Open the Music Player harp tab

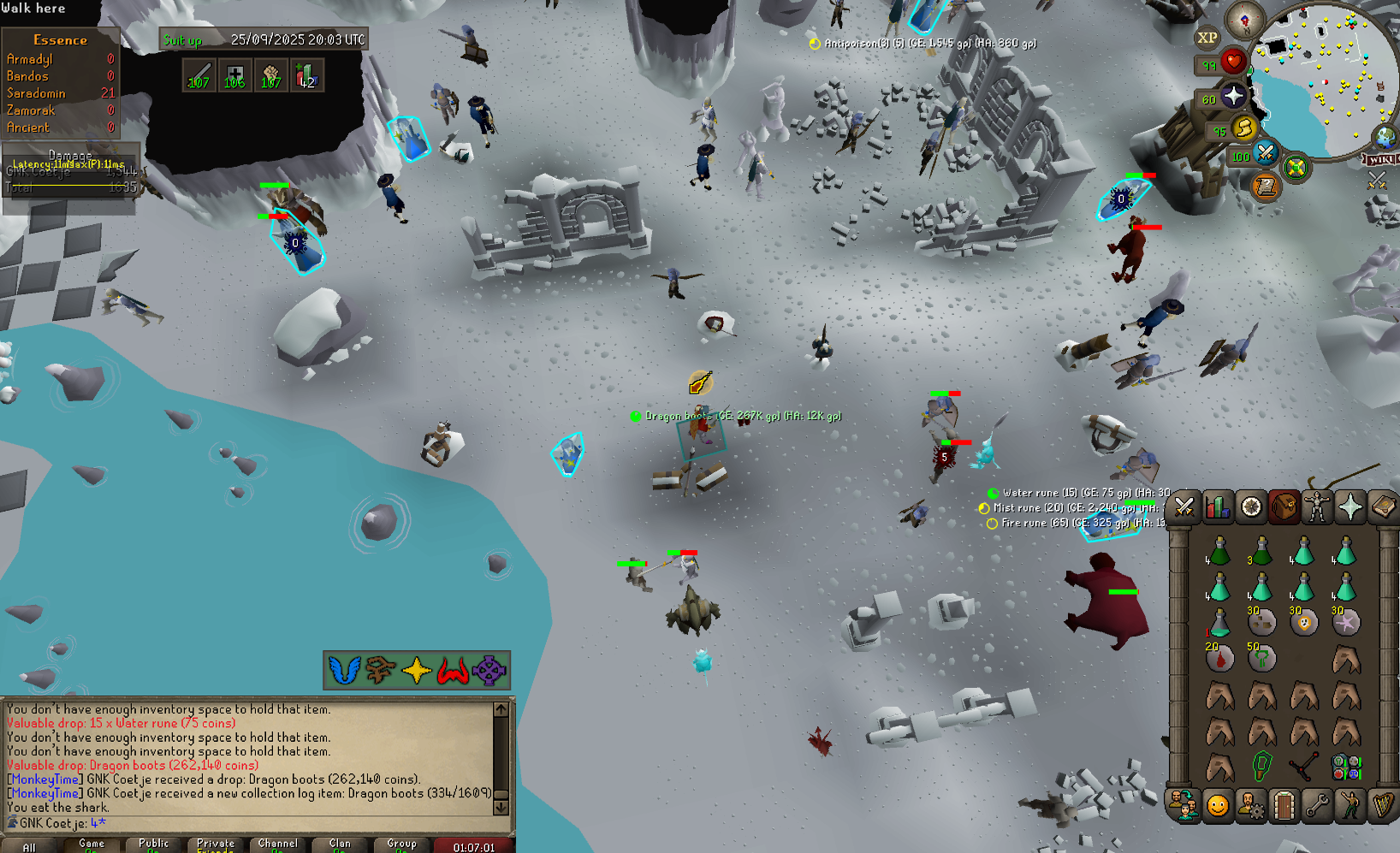coord(1384,805)
